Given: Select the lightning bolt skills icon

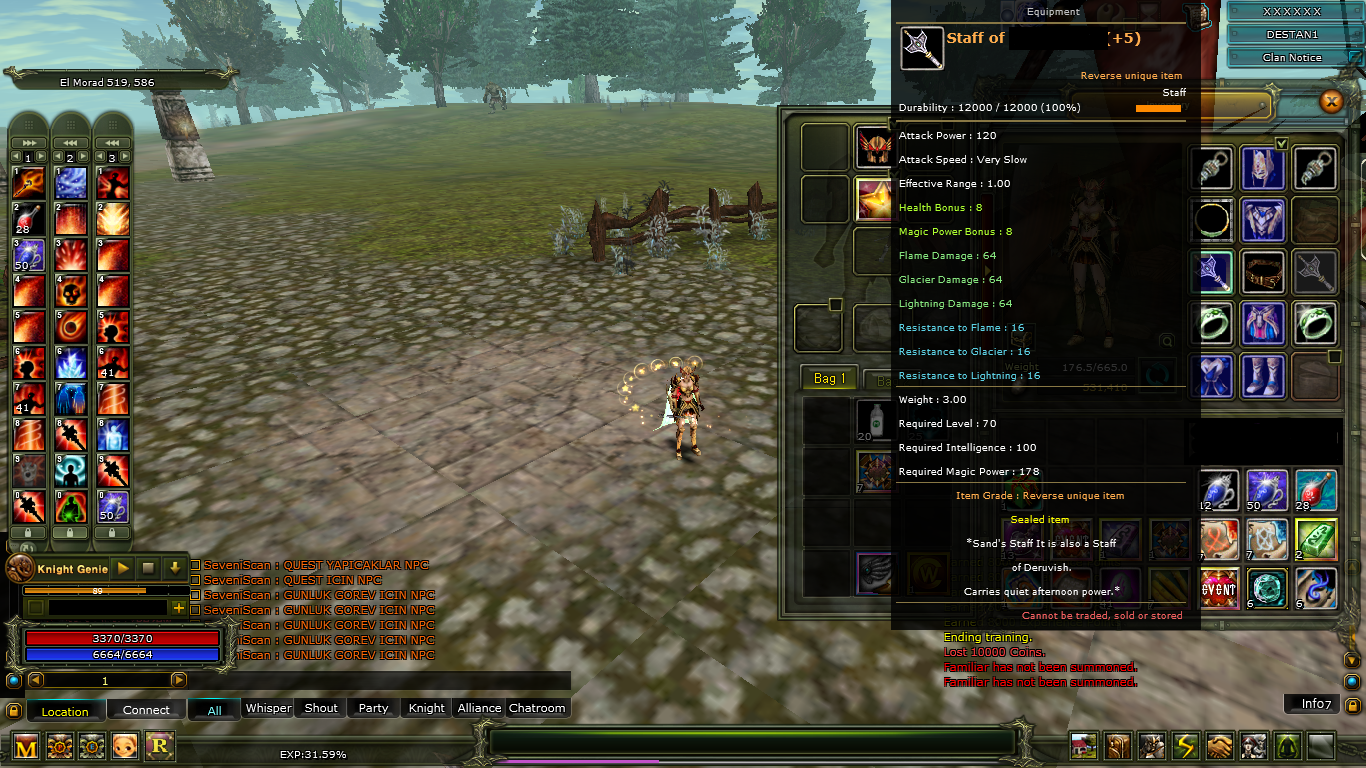Looking at the screenshot, I should point(1185,746).
